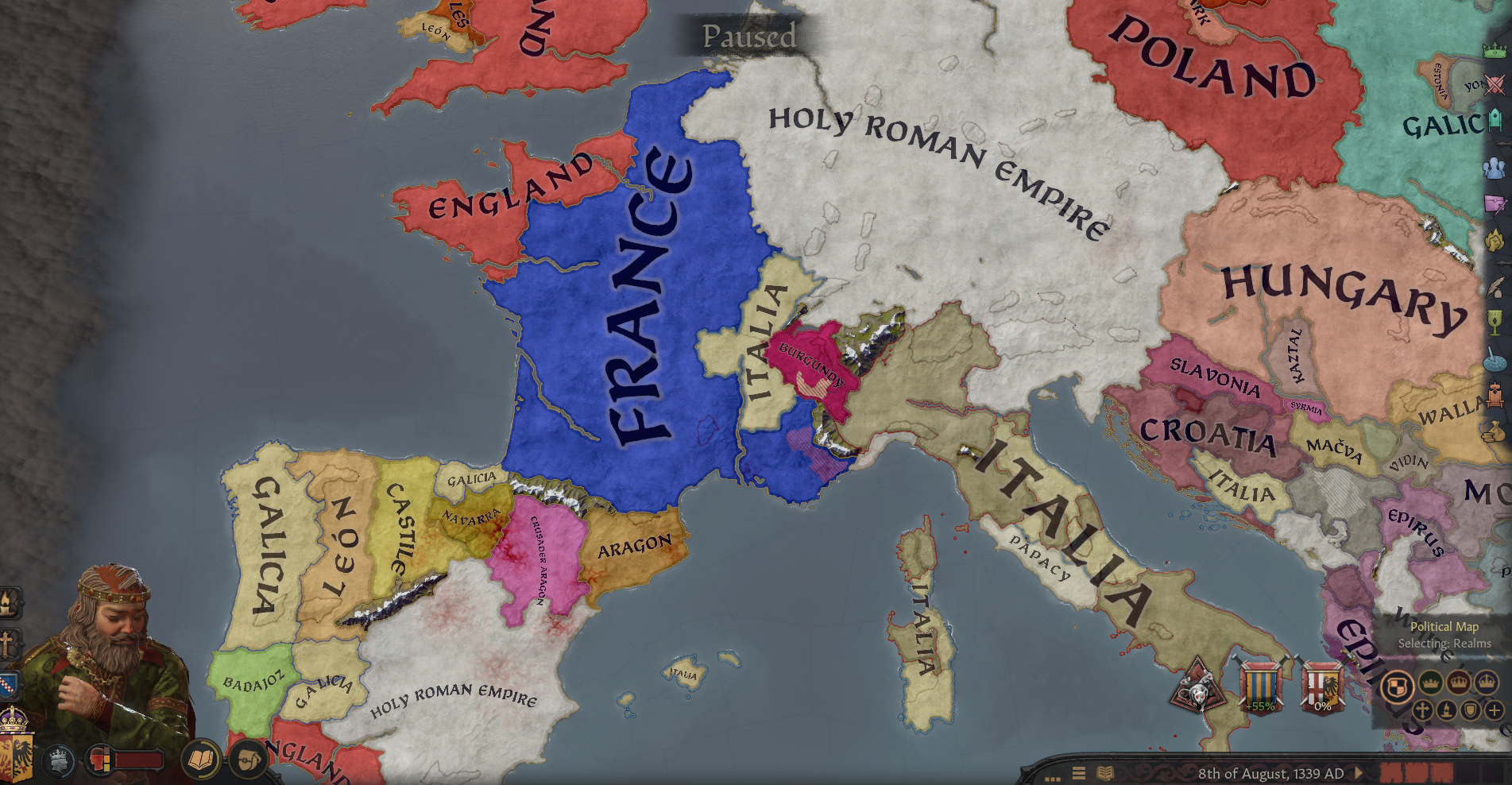Open the satchel icon beside the book
Image resolution: width=1512 pixels, height=785 pixels.
click(x=248, y=760)
